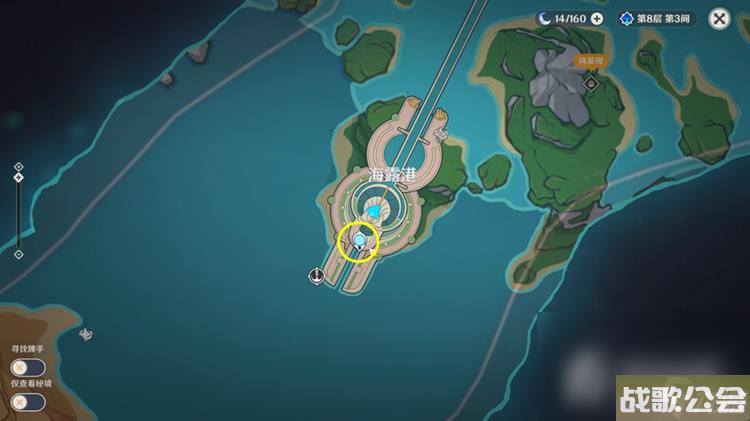
Task: Select the anchor waypoint marker beside the pier
Action: [316, 276]
